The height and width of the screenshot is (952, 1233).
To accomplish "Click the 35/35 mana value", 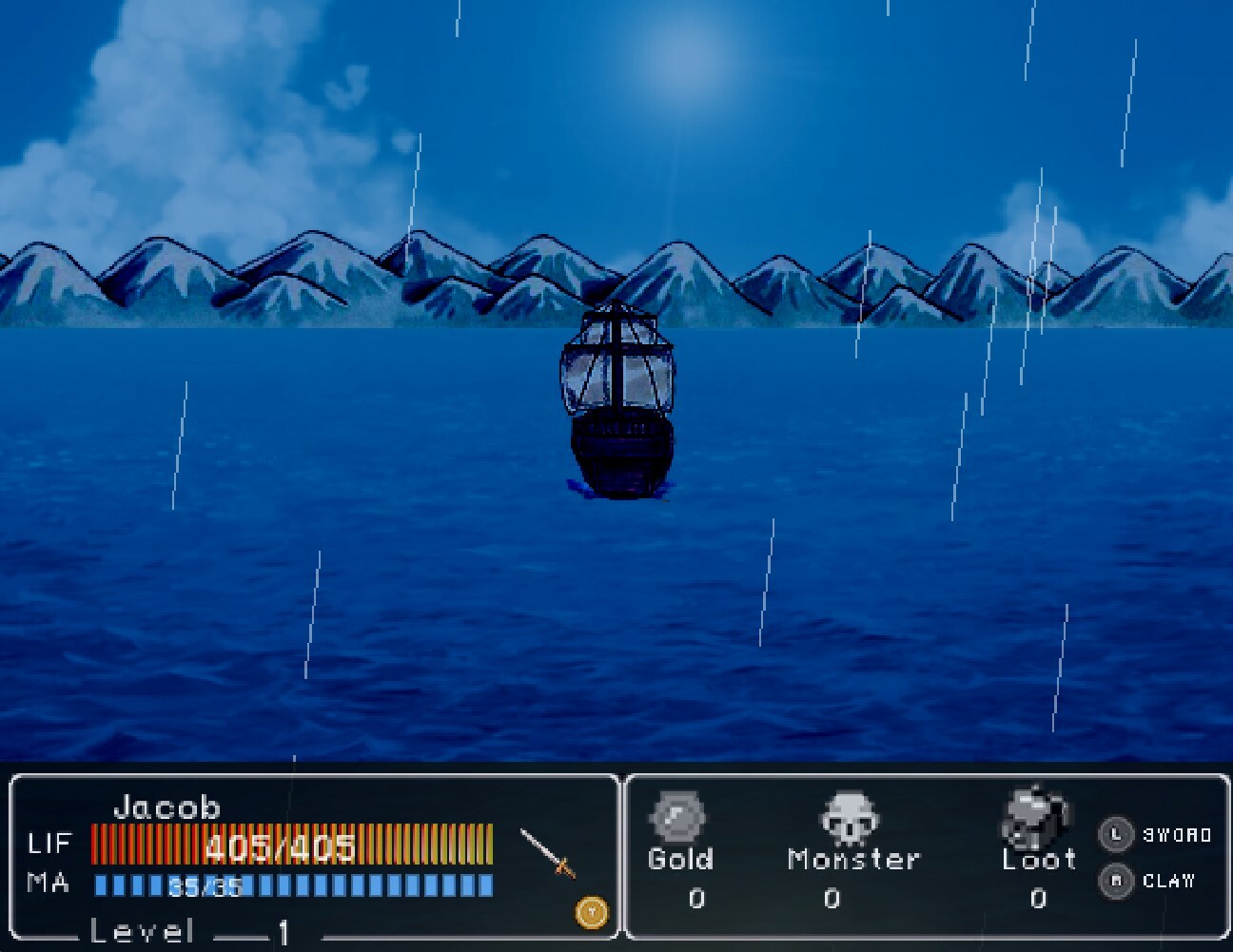I will pos(205,884).
